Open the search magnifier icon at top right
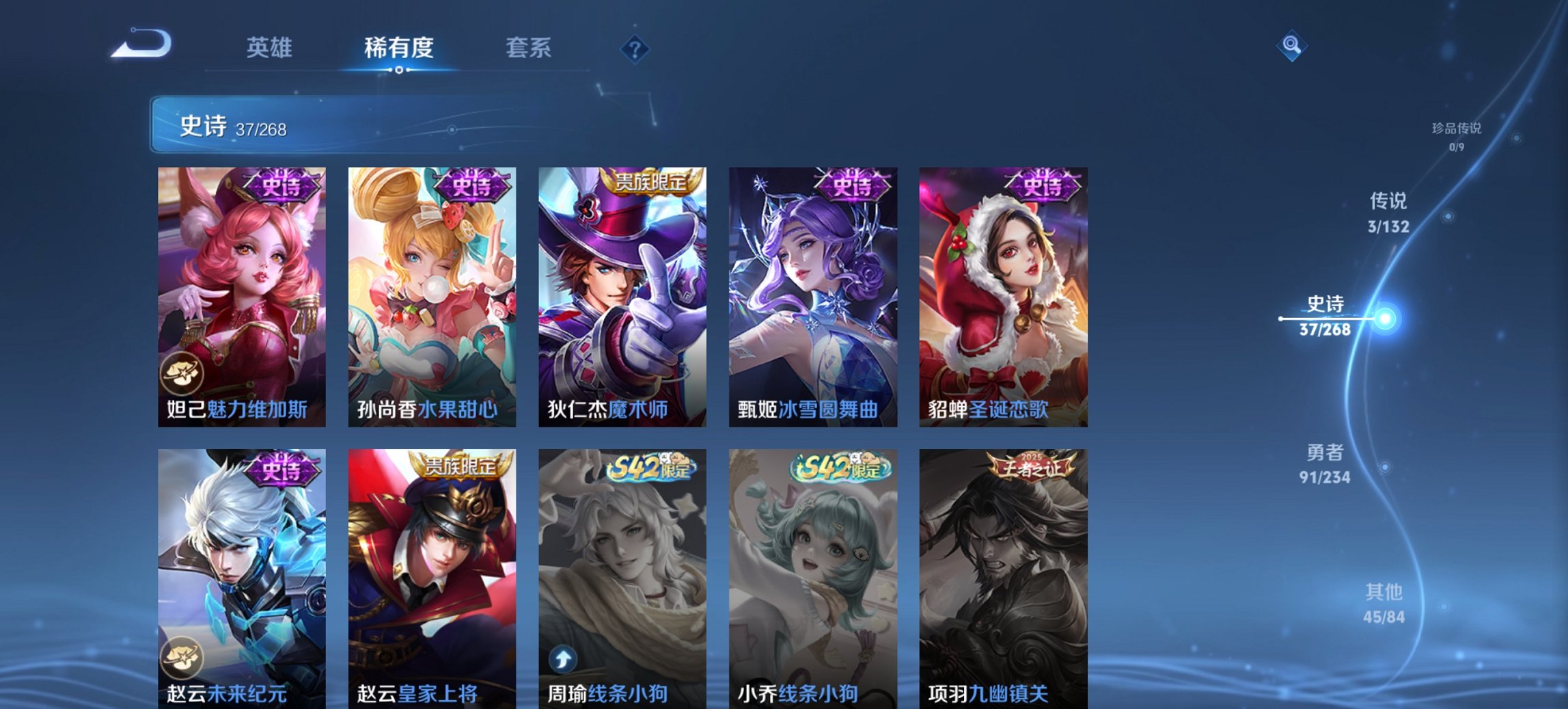 [x=1291, y=46]
